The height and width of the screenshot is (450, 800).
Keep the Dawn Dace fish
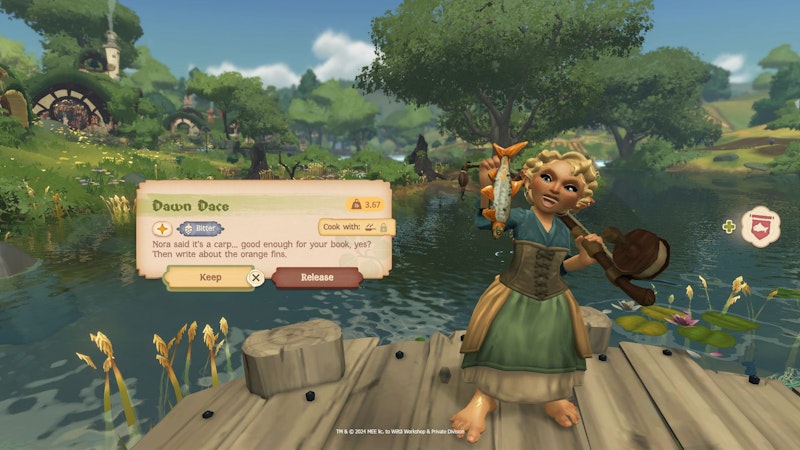[210, 277]
